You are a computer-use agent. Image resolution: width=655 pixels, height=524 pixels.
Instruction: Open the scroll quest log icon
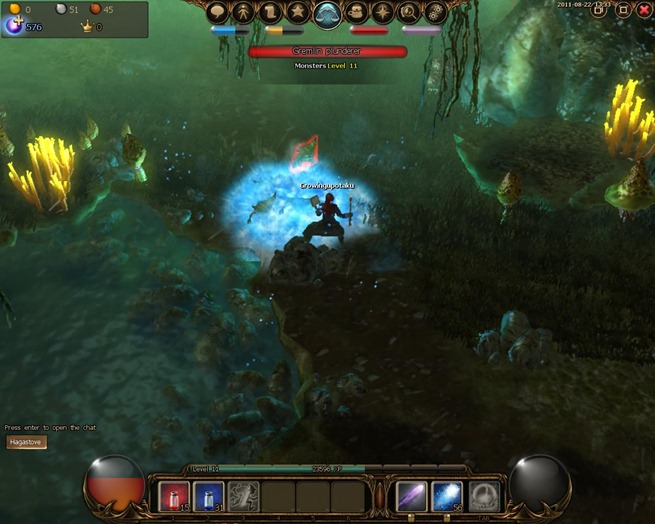point(272,13)
